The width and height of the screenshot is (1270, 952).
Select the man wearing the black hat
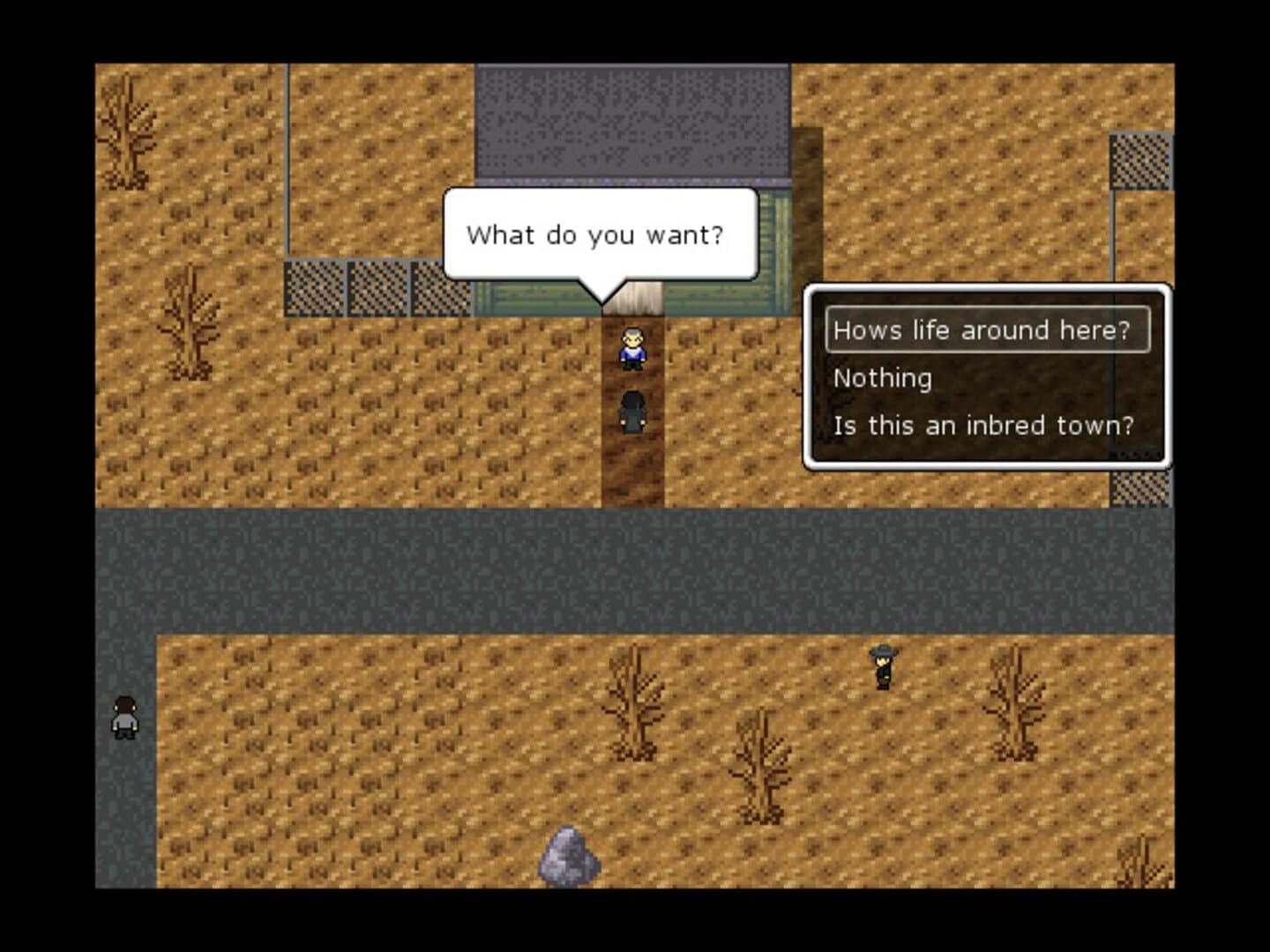point(881,666)
